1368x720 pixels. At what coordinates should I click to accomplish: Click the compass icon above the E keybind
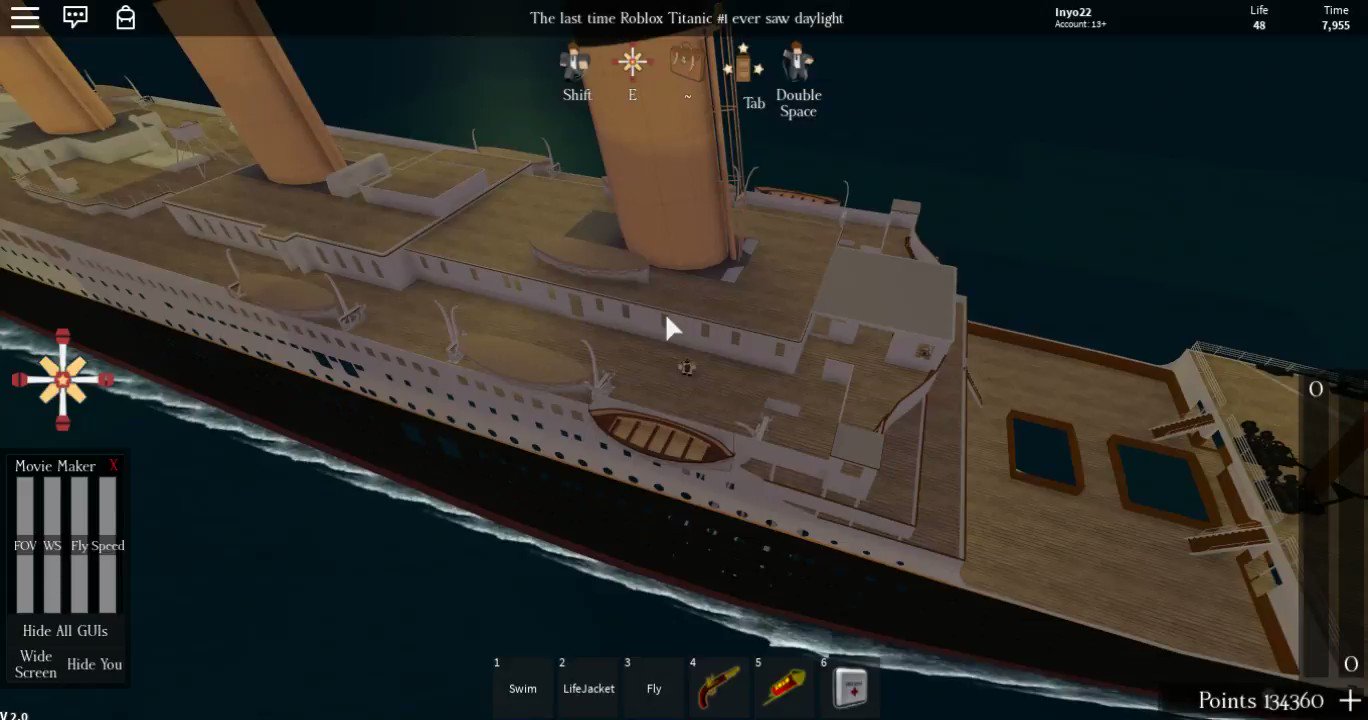pos(632,62)
